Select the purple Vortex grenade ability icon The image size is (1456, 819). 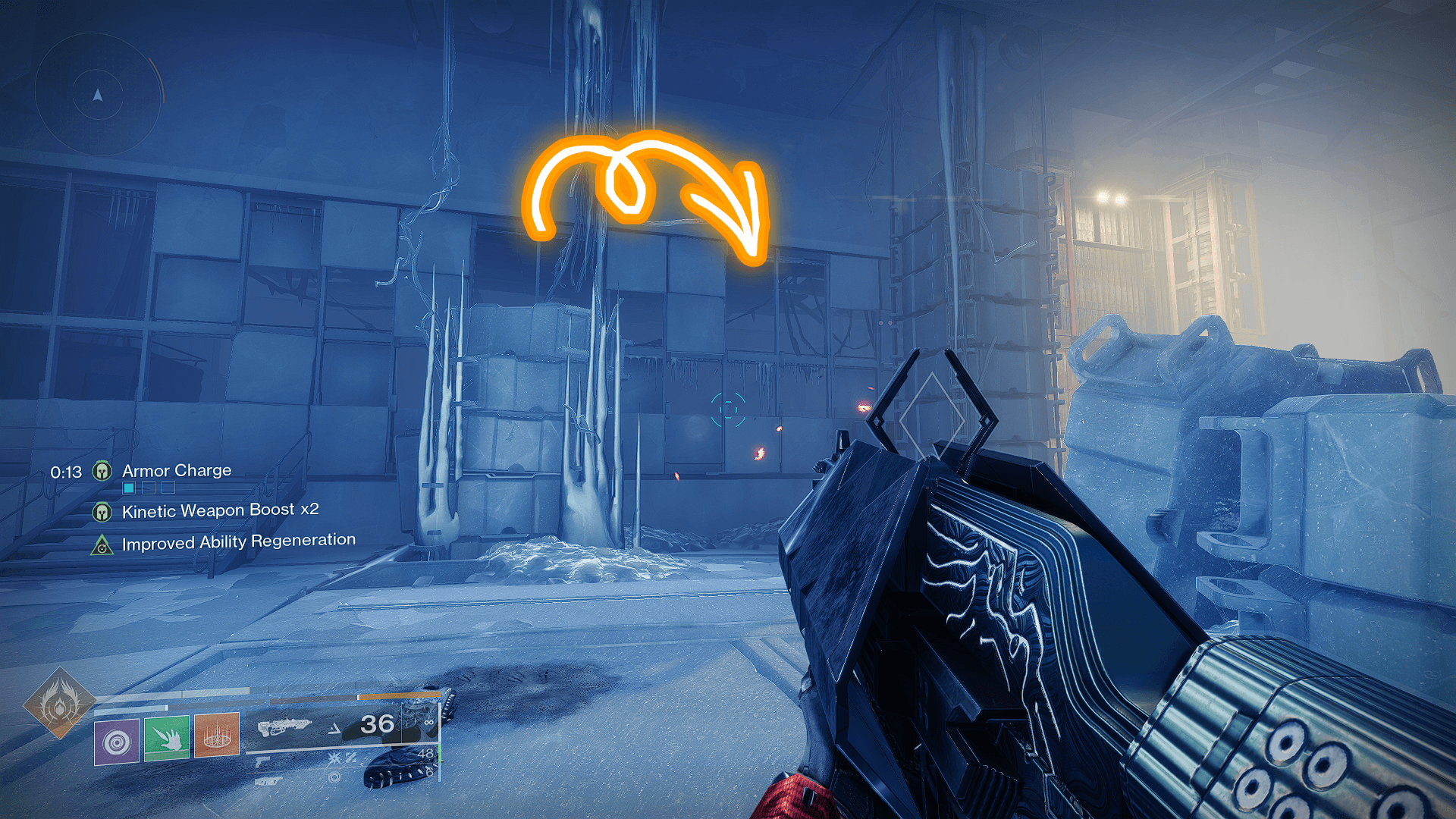115,741
